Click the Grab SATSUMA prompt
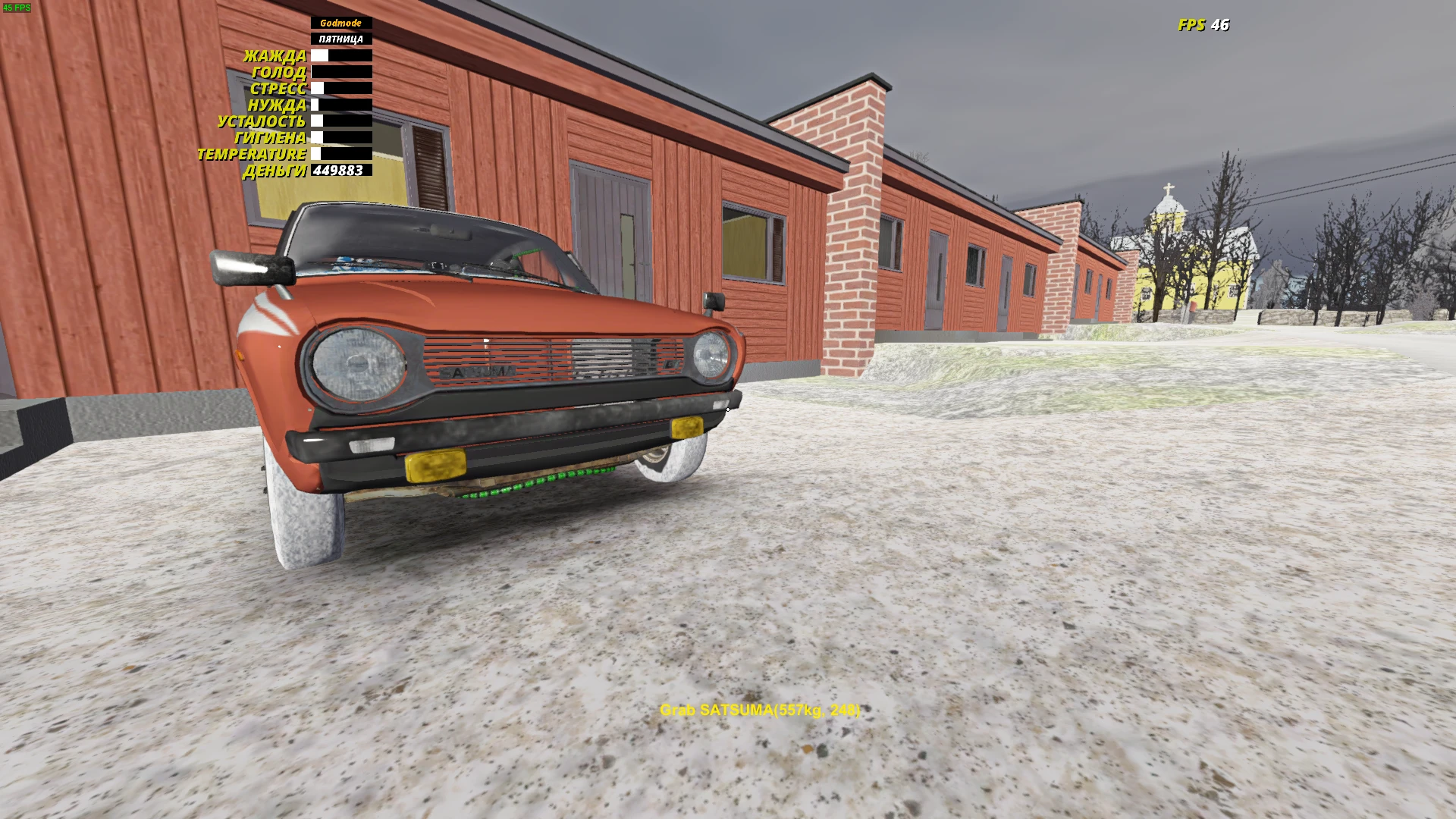This screenshot has width=1456, height=819. tap(758, 711)
